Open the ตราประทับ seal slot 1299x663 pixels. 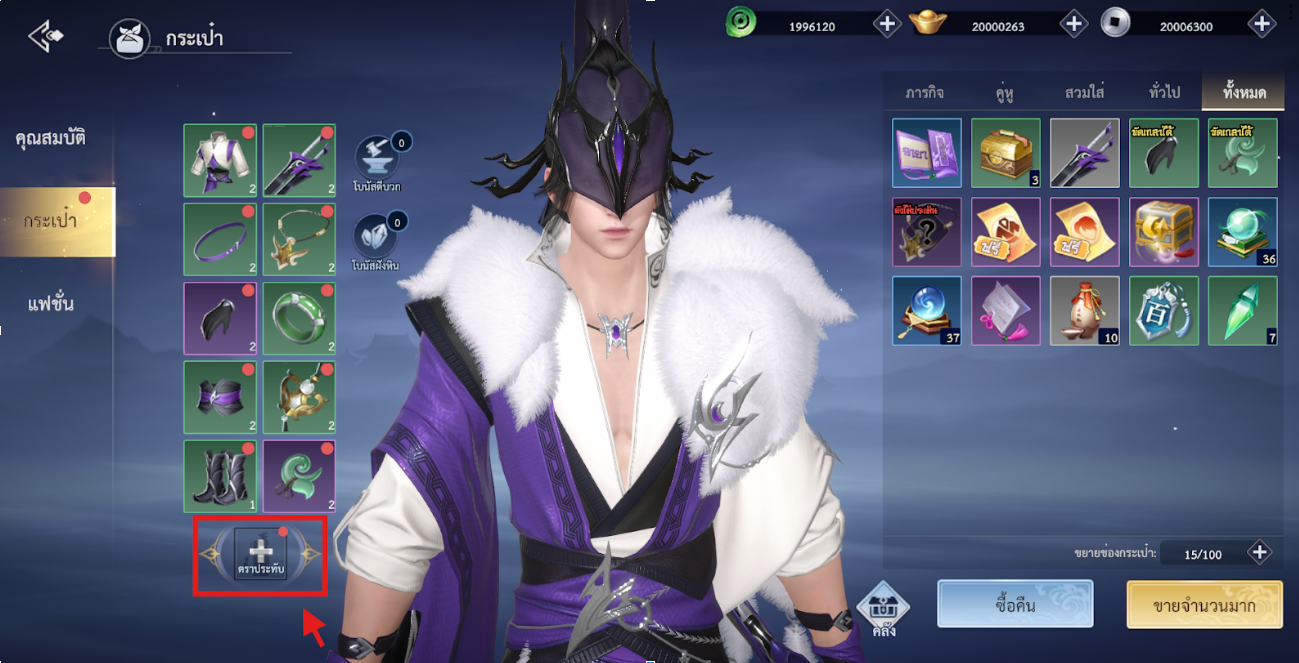pos(260,554)
